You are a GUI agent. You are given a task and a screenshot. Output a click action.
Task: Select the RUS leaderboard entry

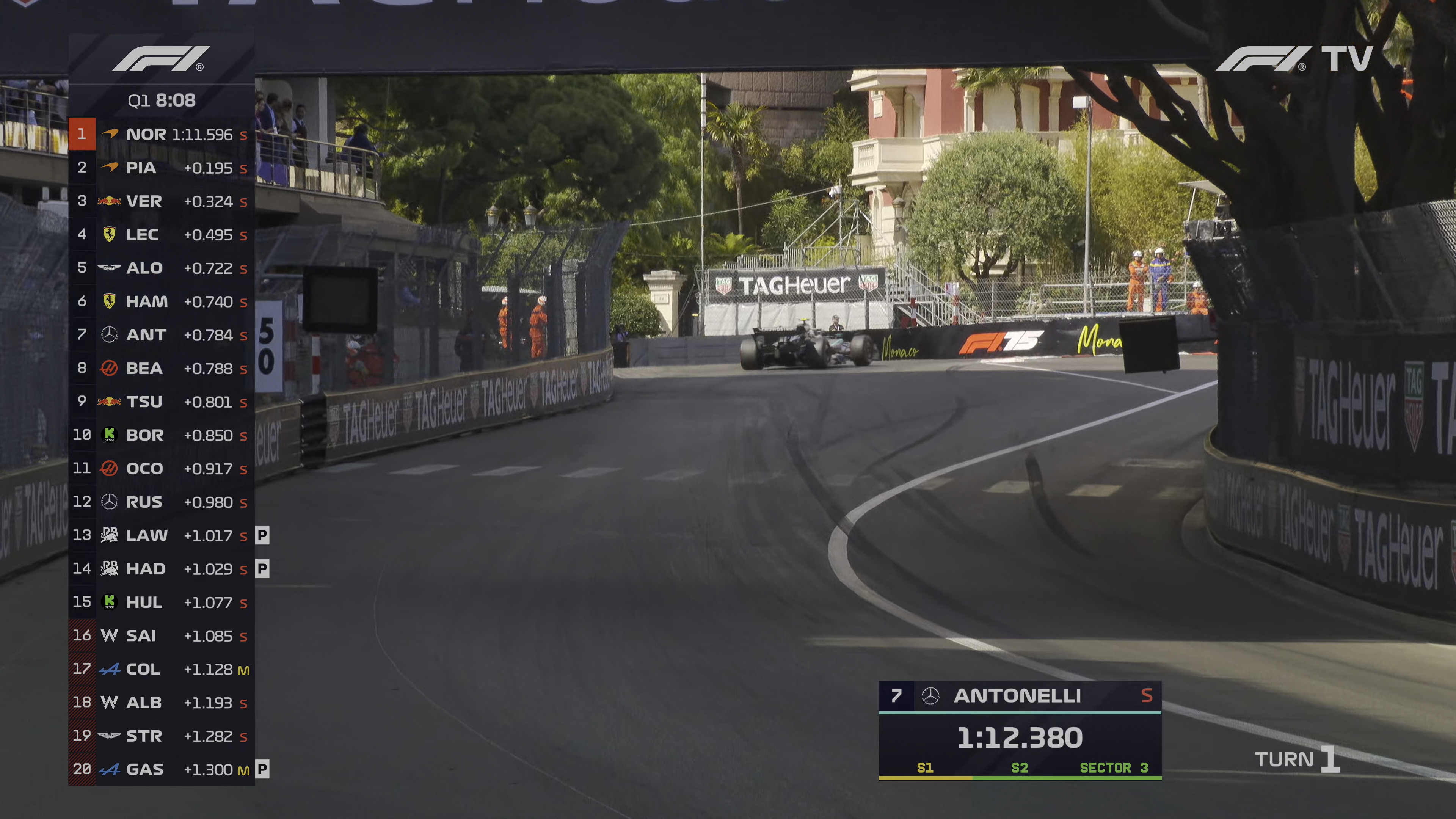(161, 502)
